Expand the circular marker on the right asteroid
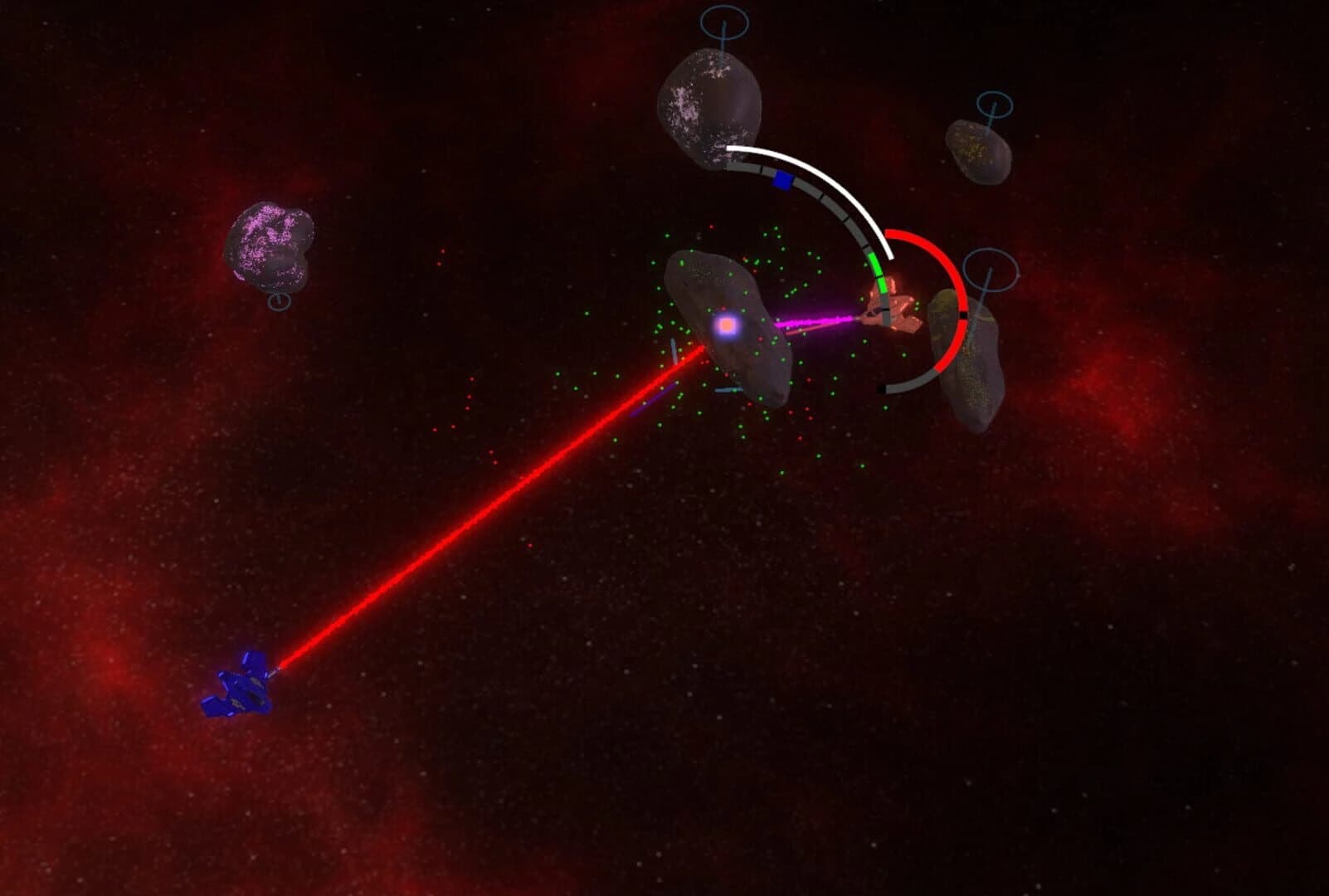The height and width of the screenshot is (896, 1329). point(991,270)
